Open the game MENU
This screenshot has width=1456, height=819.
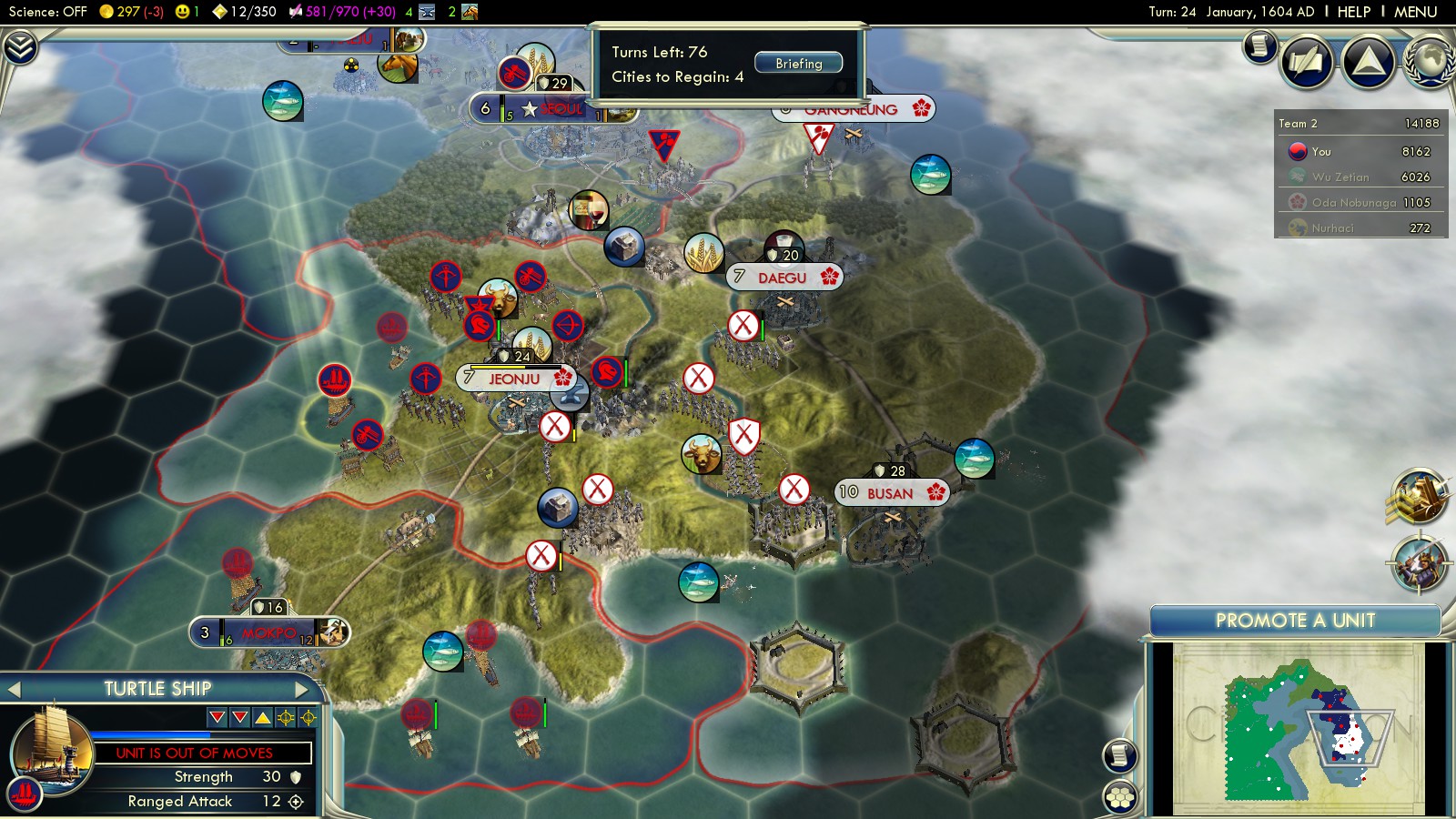click(1415, 12)
